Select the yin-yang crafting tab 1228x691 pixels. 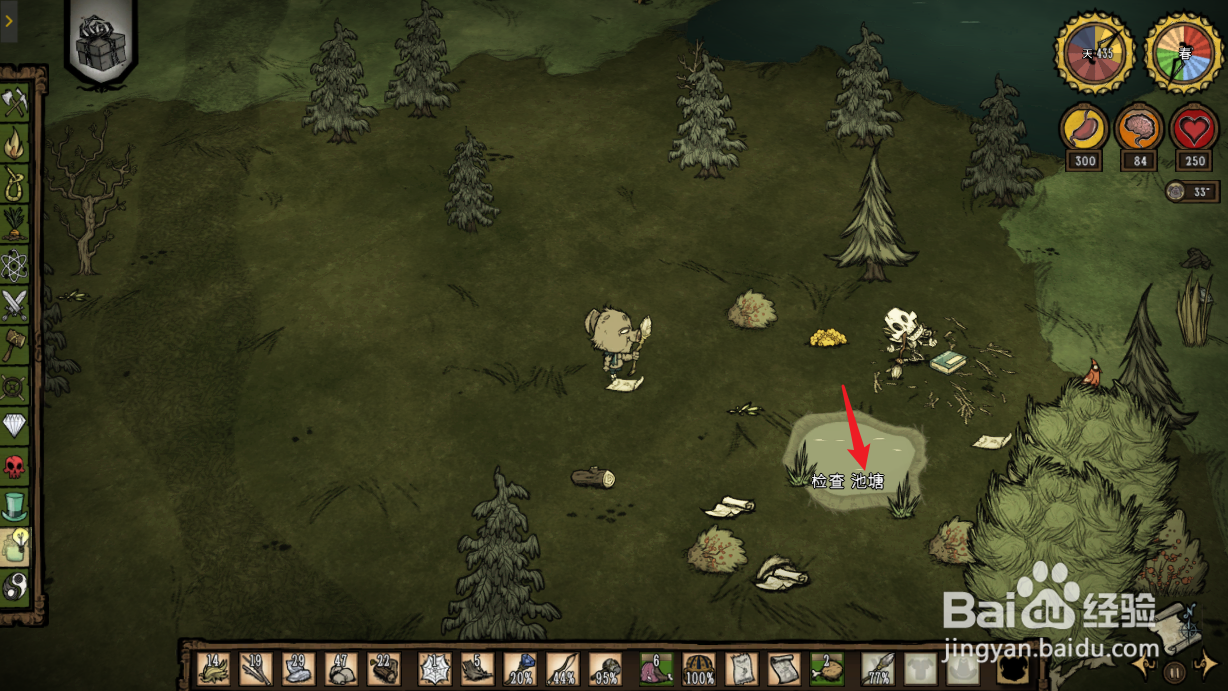coord(15,587)
